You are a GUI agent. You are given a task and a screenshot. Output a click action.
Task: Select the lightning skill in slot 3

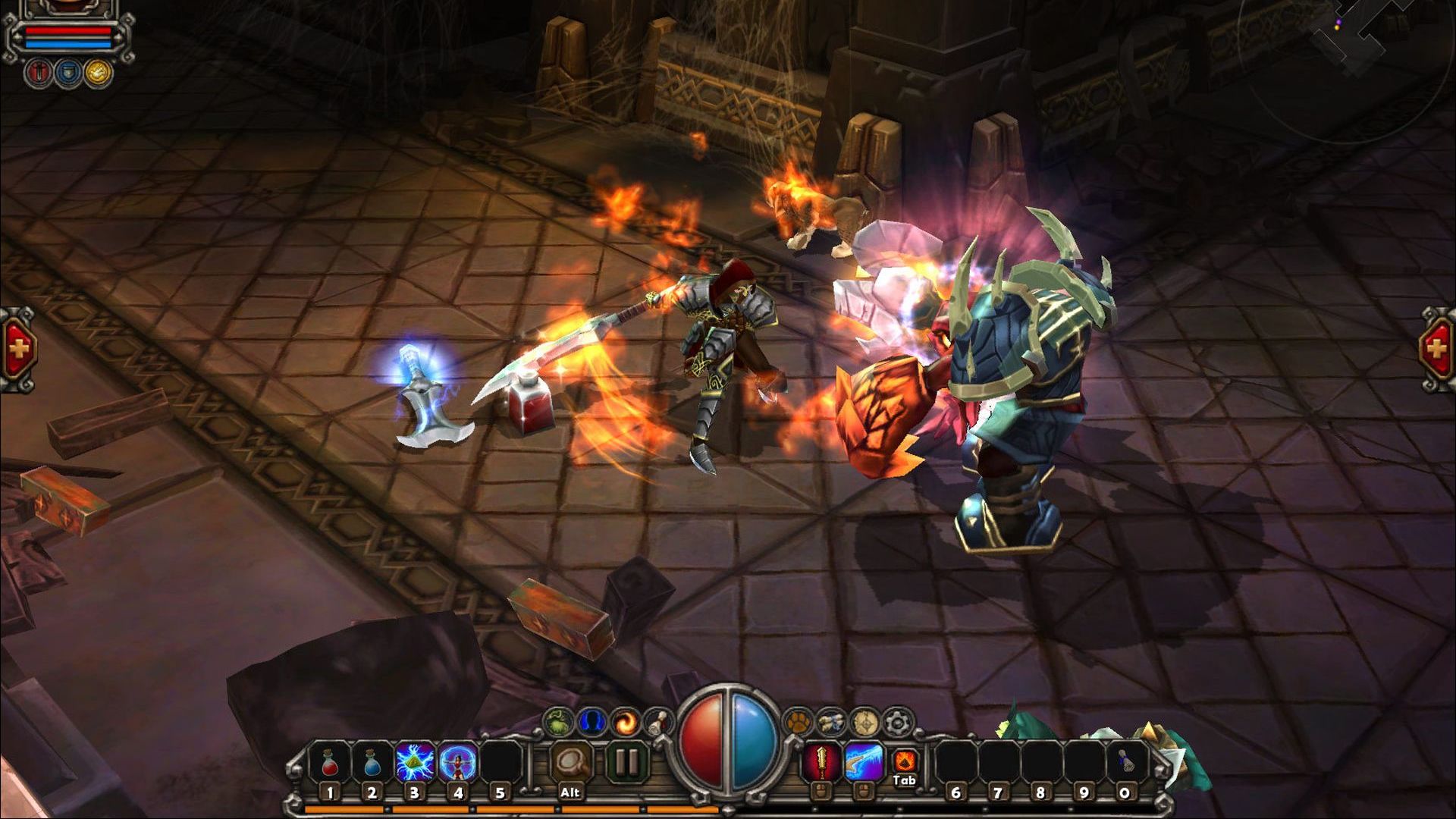(x=413, y=762)
